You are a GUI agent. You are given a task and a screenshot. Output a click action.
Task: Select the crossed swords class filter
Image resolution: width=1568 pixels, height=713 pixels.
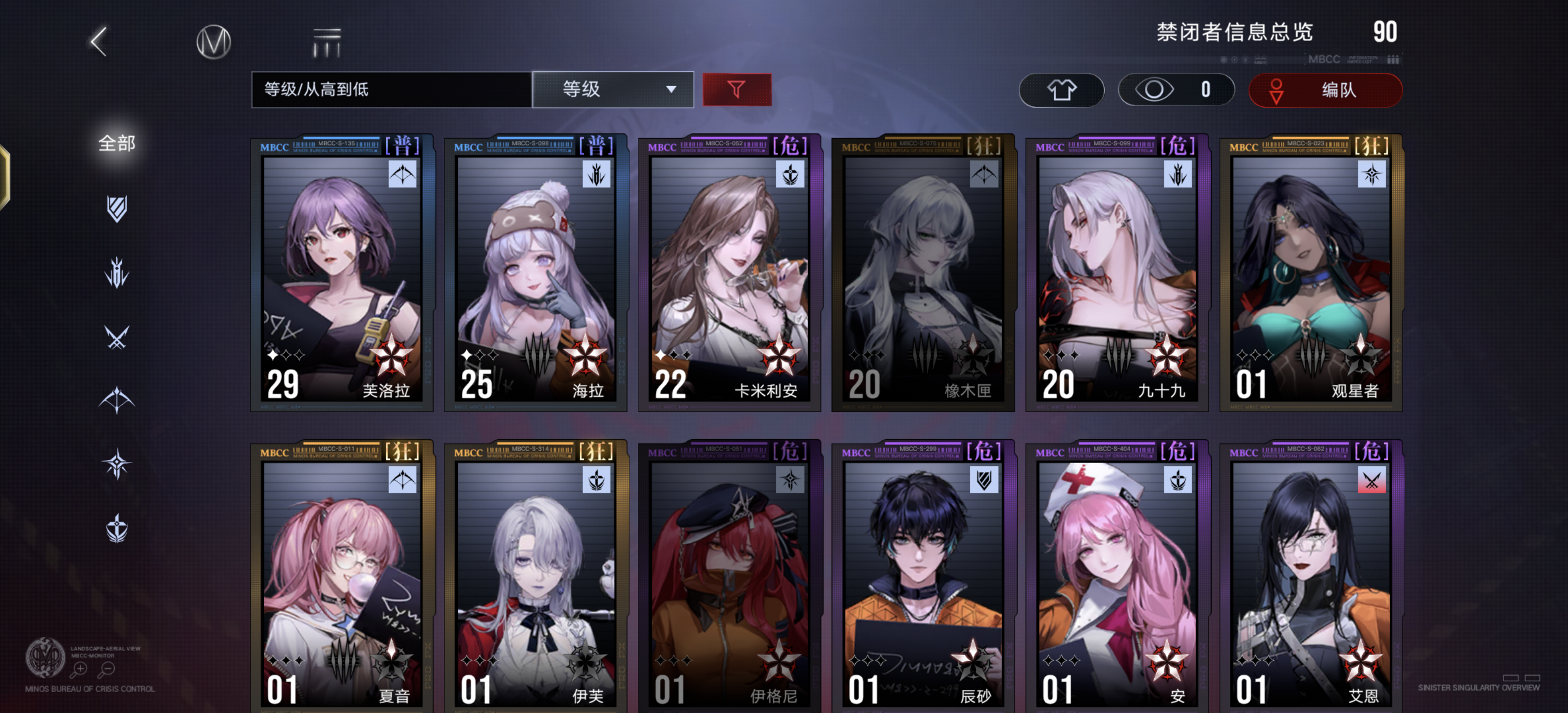[x=117, y=337]
